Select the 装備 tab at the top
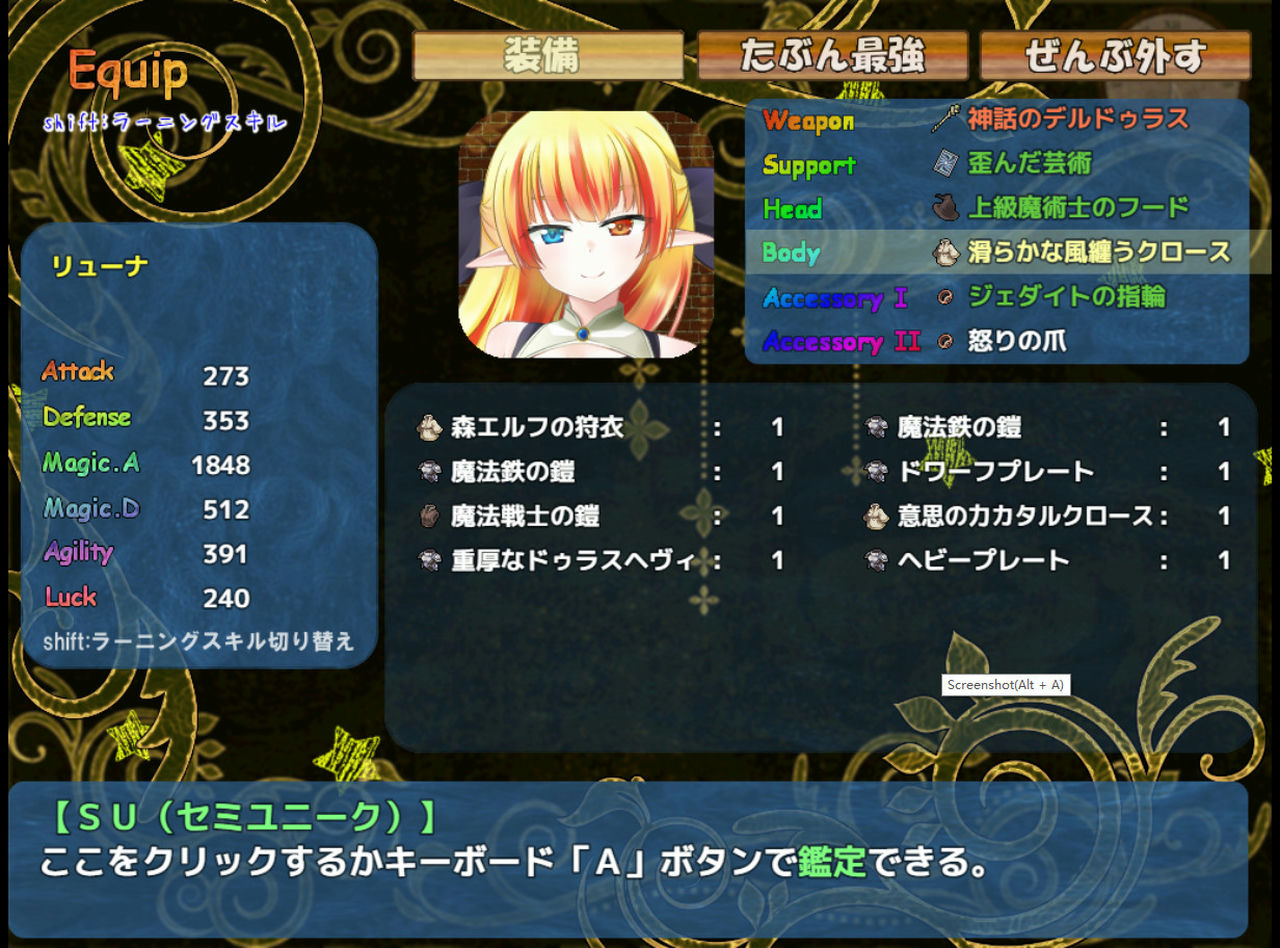Screen dimensions: 1280x948 (548, 57)
